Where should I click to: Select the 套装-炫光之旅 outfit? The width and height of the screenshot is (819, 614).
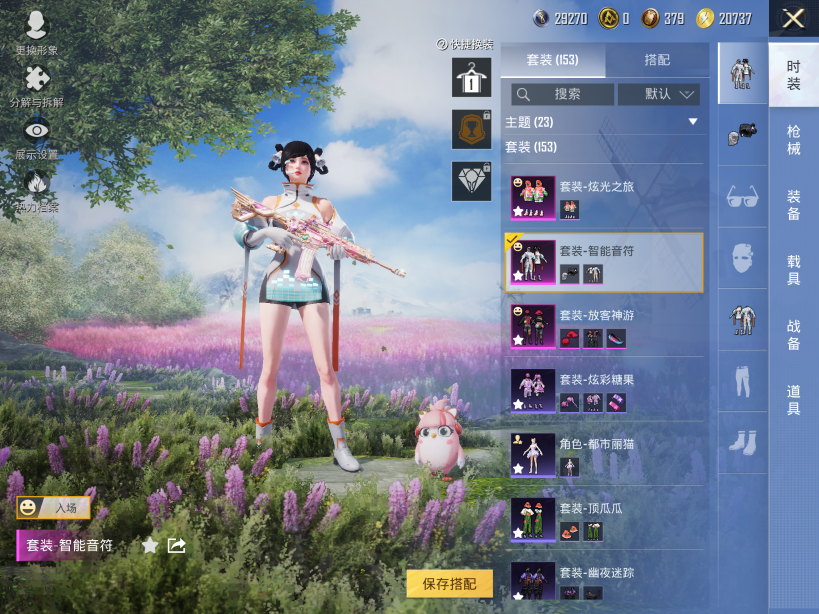[604, 197]
